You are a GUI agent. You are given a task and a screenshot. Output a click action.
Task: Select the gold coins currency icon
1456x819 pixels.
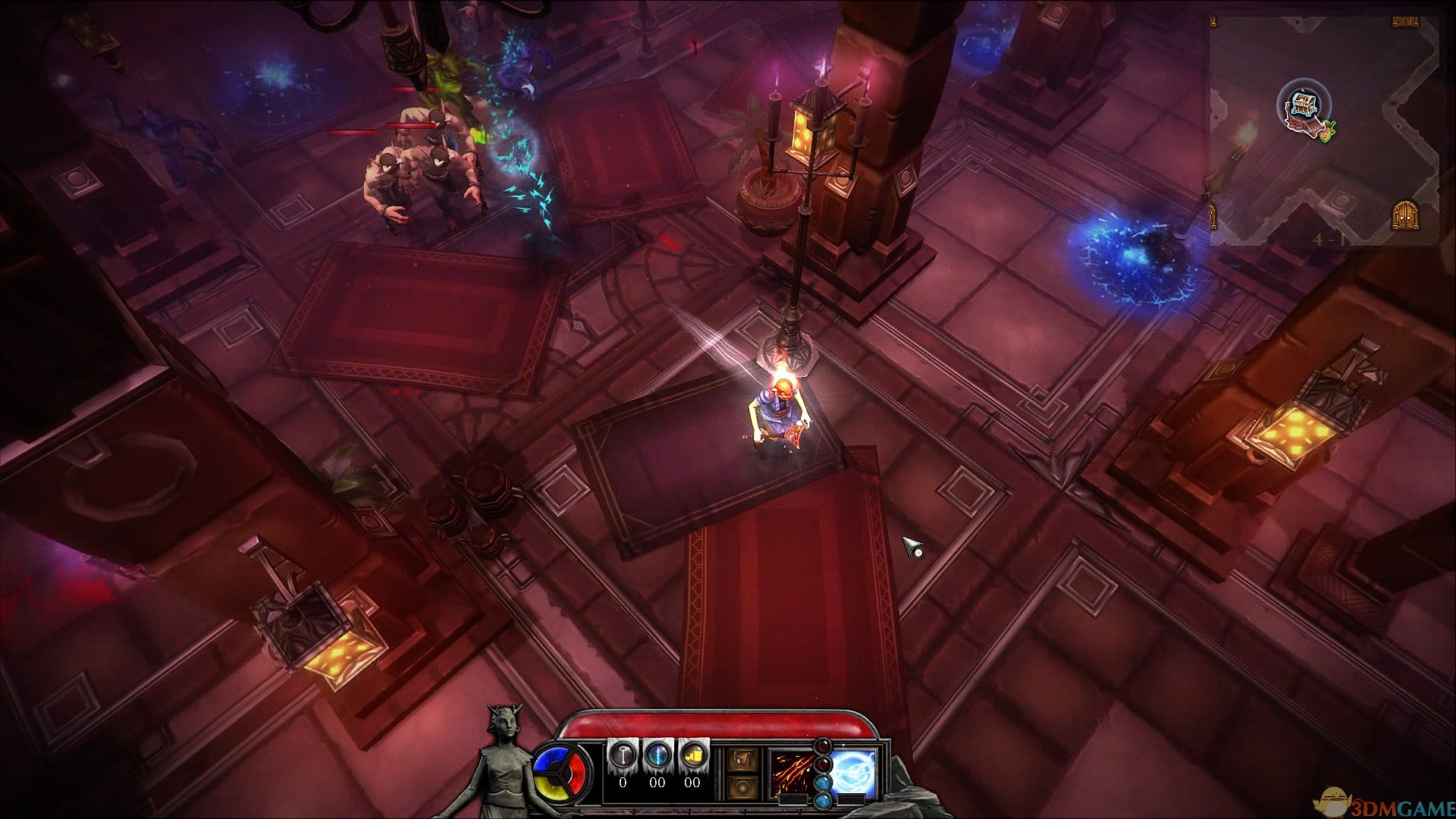[x=692, y=756]
